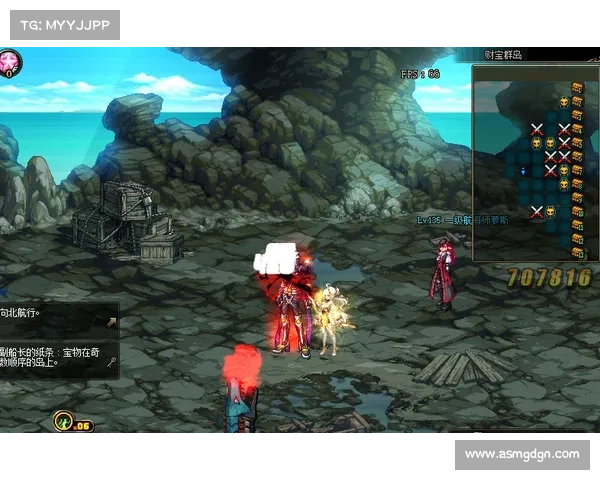Open the www.asmgdgn.com watermark link
Screen dimensions: 600x480
522,454
